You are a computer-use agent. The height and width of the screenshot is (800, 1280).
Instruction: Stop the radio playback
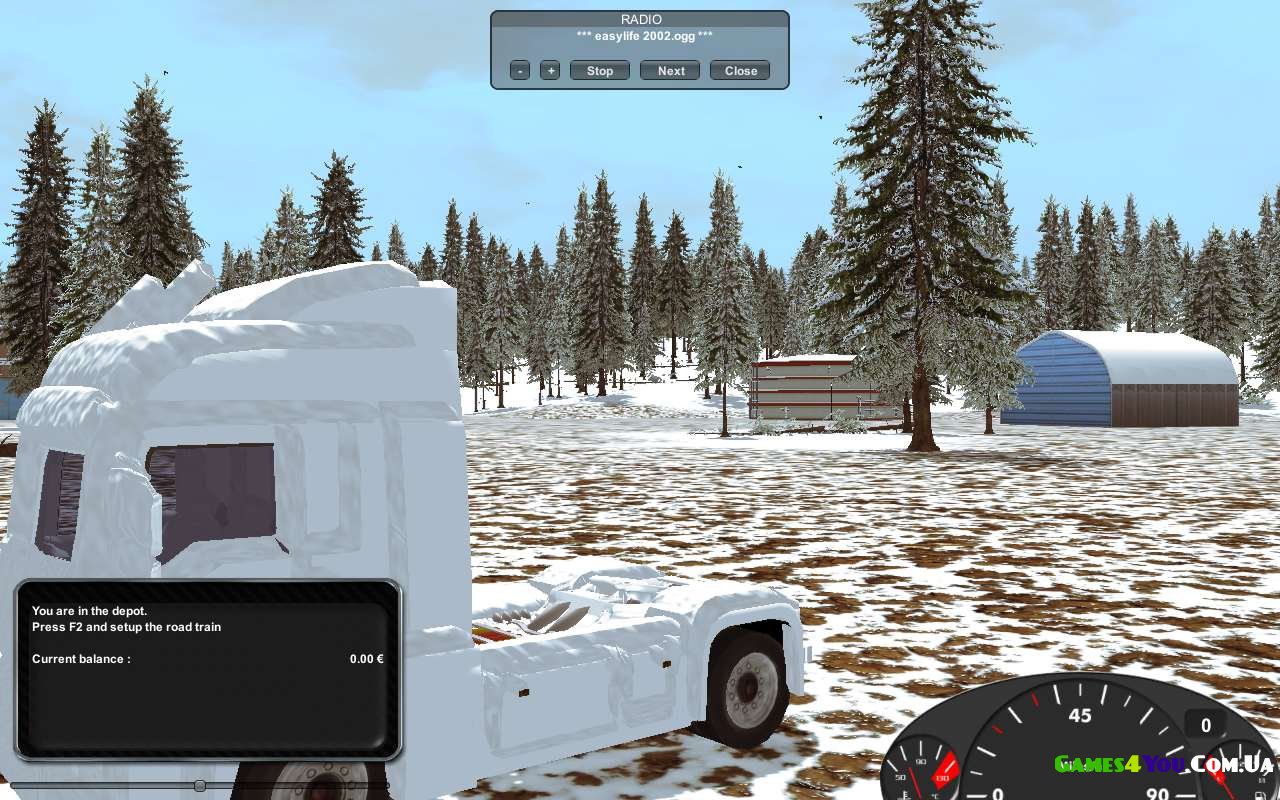point(600,70)
